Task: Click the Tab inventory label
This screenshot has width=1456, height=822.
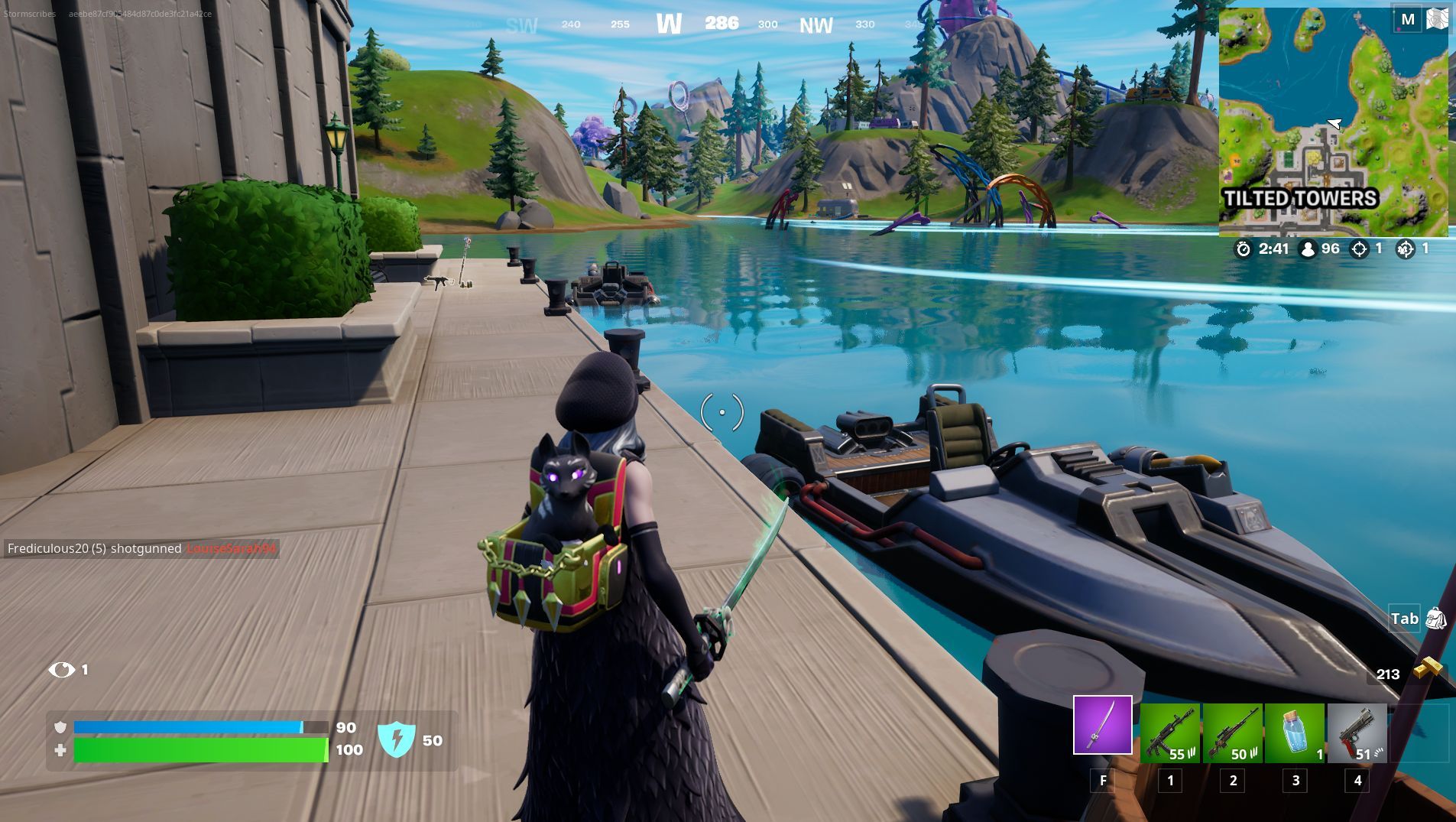Action: (1404, 619)
